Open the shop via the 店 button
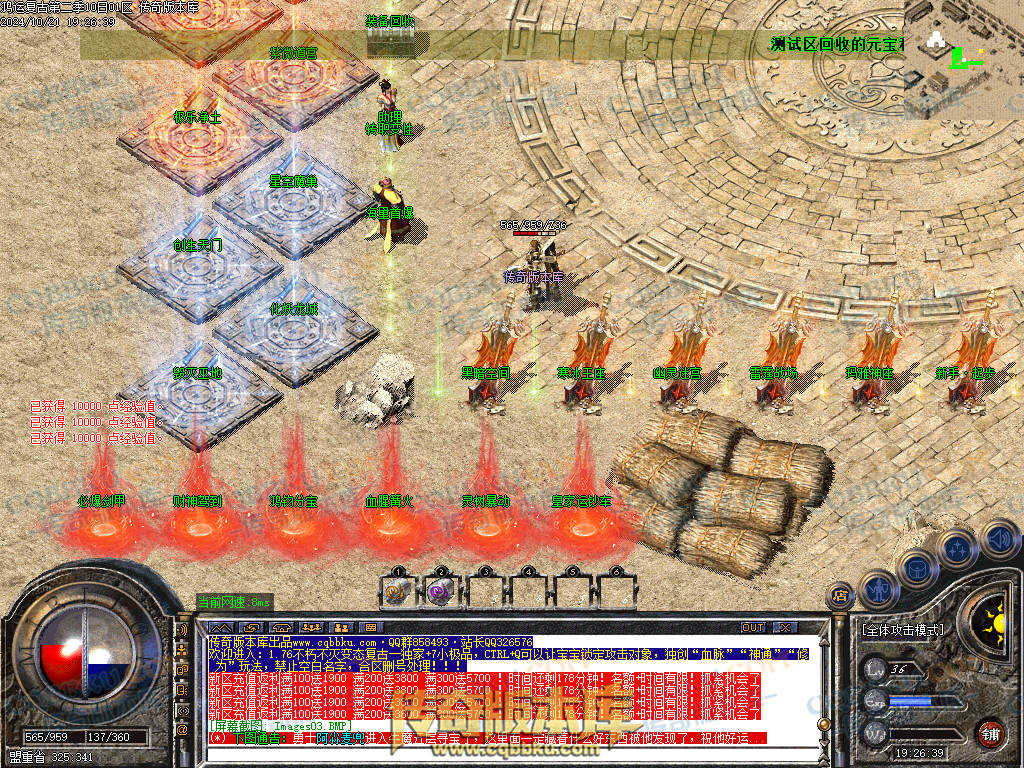Screen dimensions: 1024x768 pyautogui.click(x=839, y=597)
